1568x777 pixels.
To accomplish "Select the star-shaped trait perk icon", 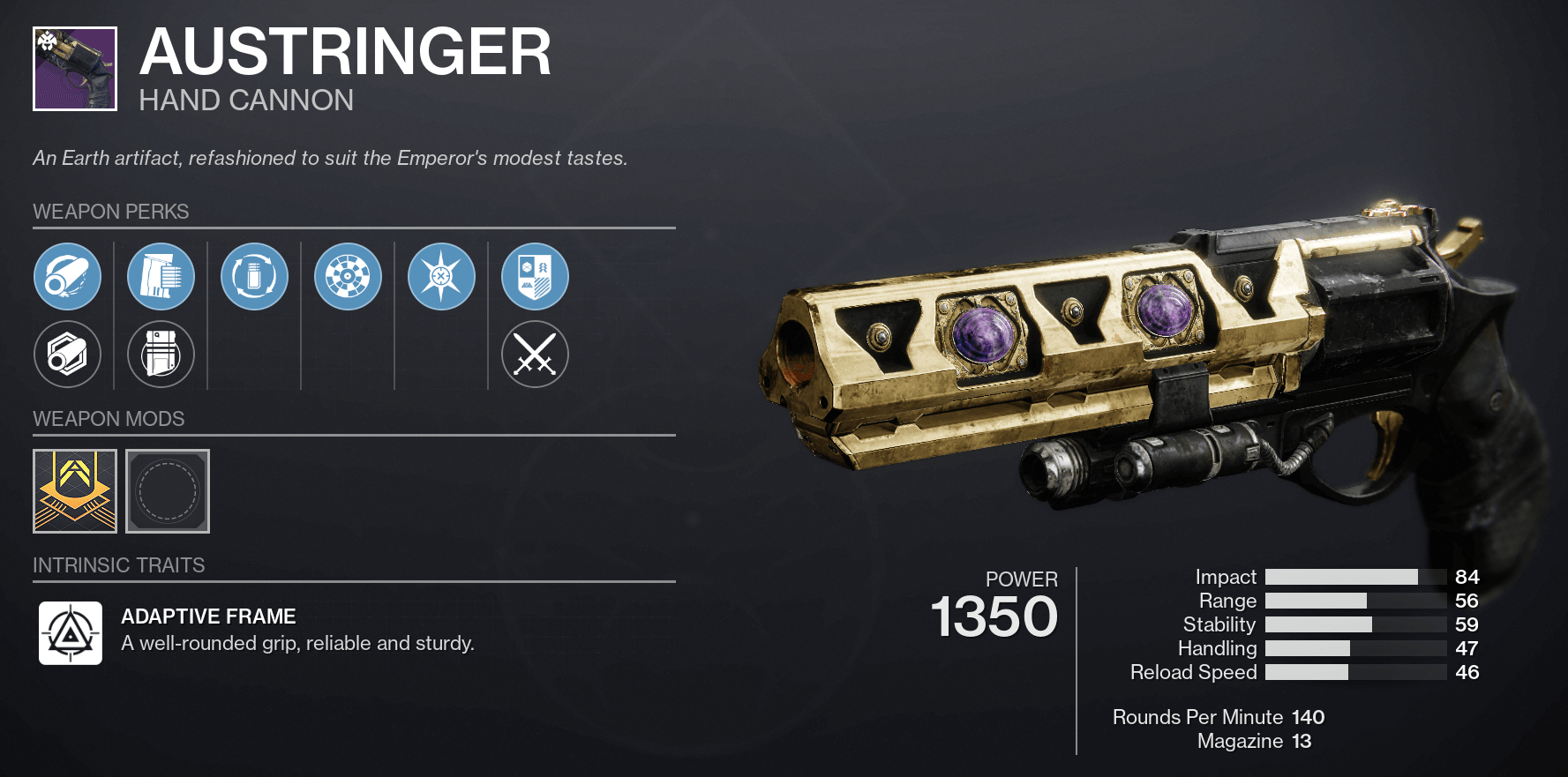I will tap(442, 276).
